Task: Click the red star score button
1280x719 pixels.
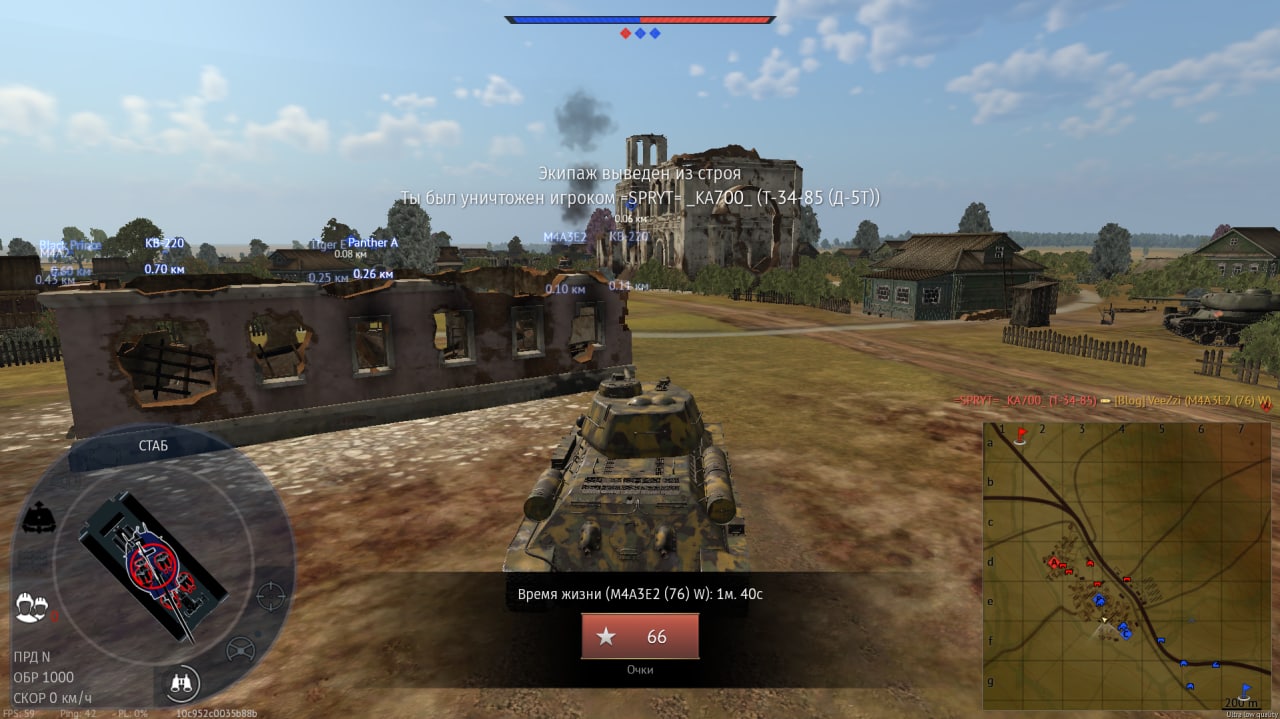Action: [640, 636]
